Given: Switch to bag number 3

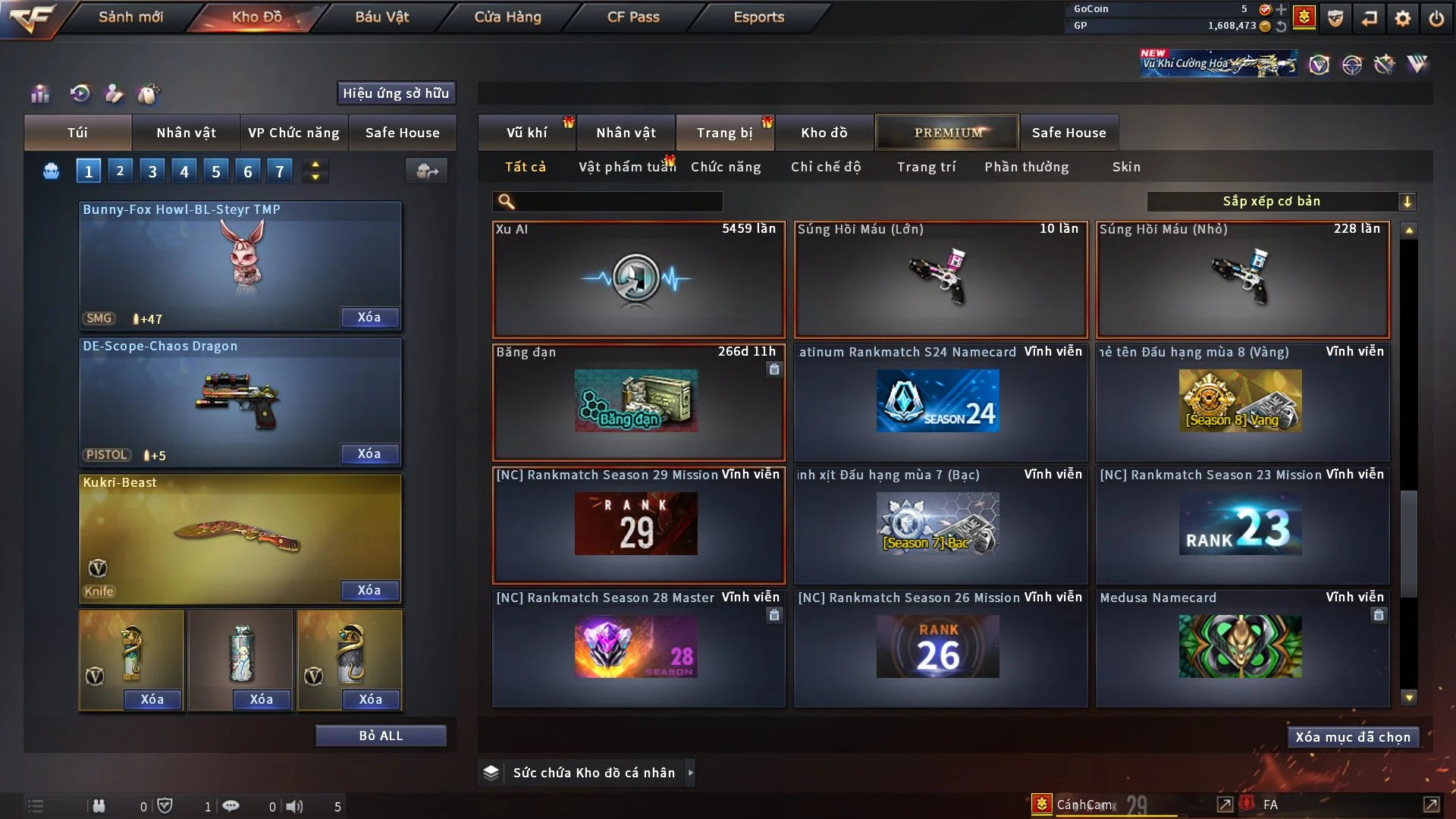Looking at the screenshot, I should 152,171.
